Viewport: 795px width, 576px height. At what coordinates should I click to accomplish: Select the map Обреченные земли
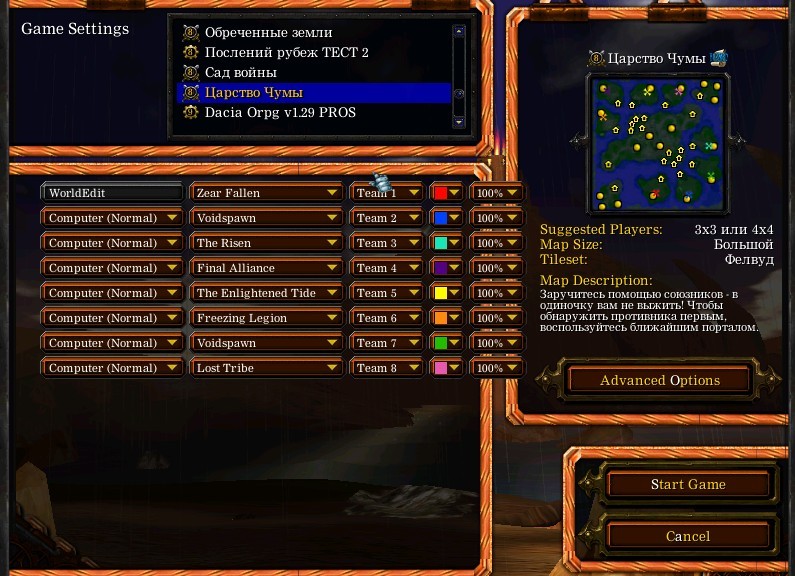pyautogui.click(x=268, y=32)
